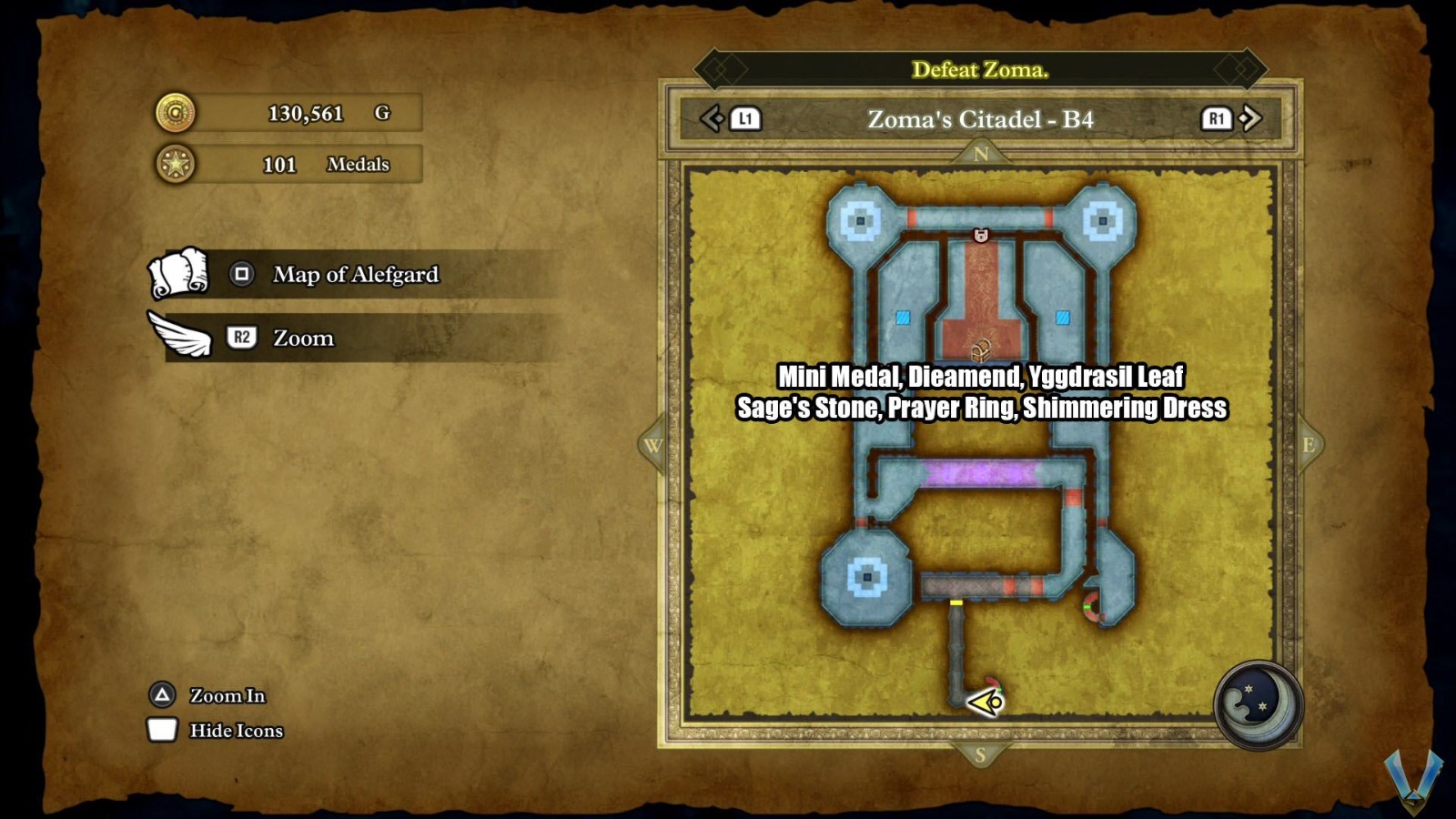Image resolution: width=1456 pixels, height=819 pixels.
Task: Select the treasure chest icon on the map
Action: click(983, 349)
